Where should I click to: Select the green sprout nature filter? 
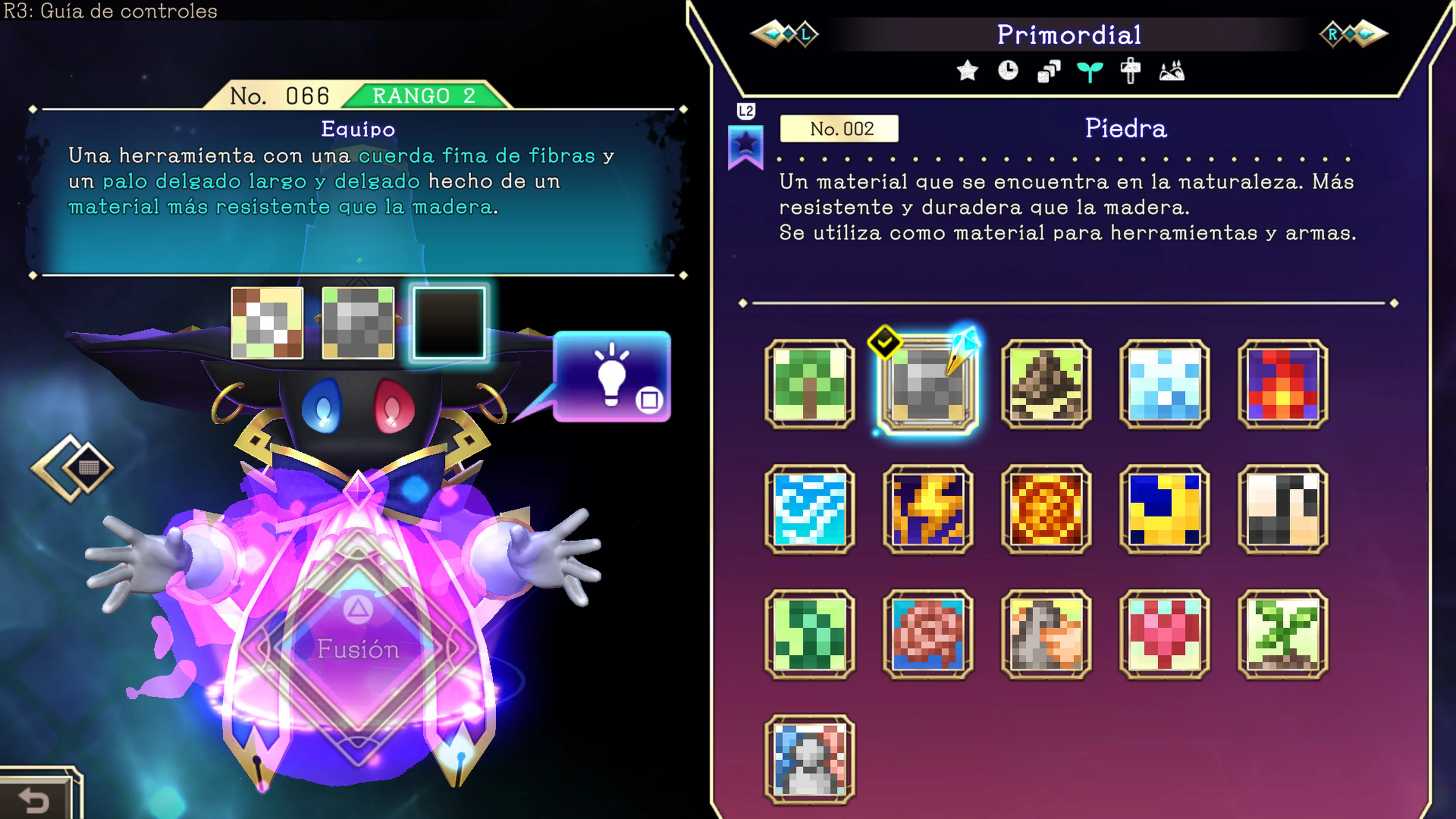1090,71
